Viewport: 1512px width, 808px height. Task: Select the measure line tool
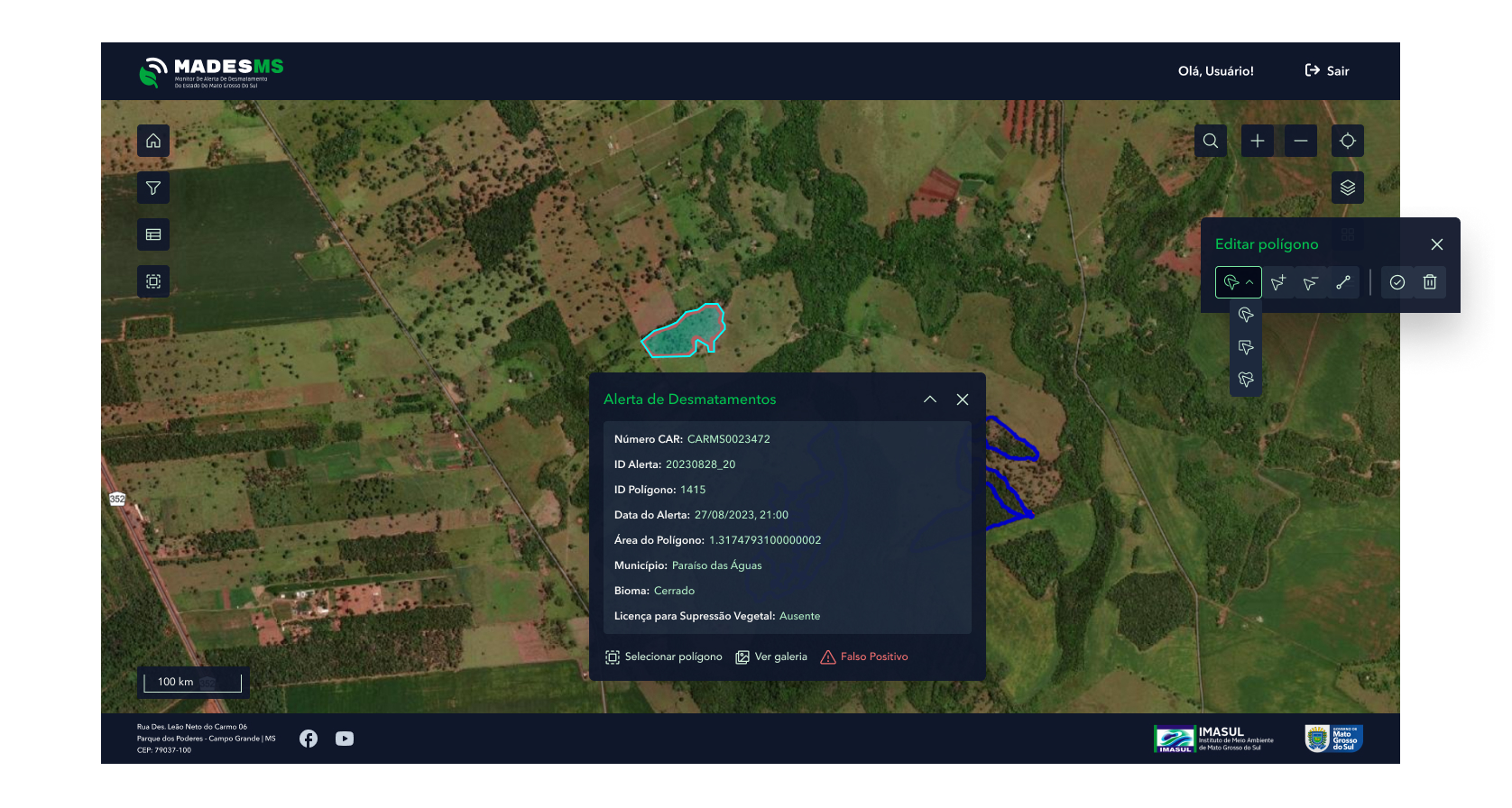1342,281
